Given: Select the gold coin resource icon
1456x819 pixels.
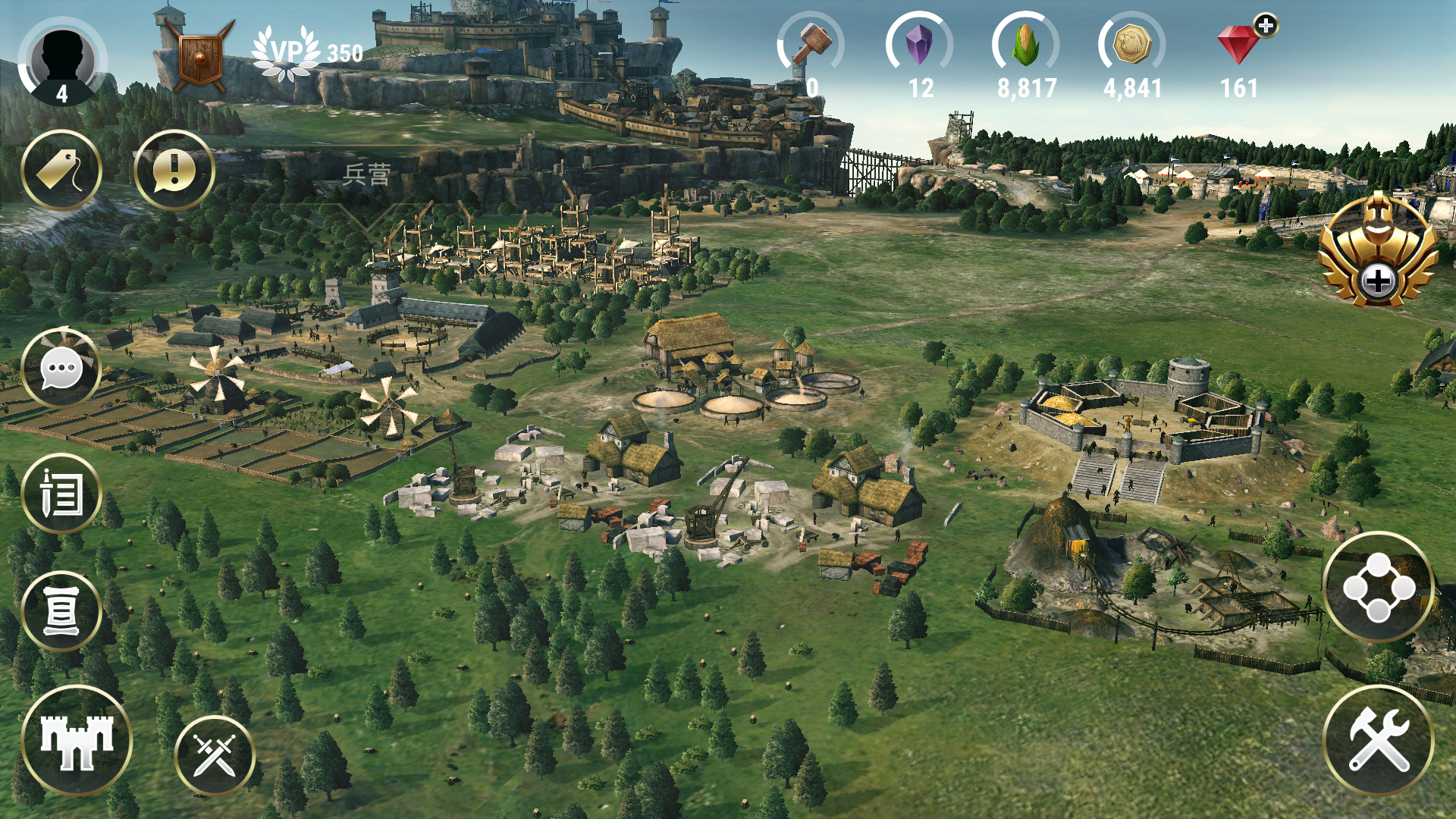Looking at the screenshot, I should 1131,44.
